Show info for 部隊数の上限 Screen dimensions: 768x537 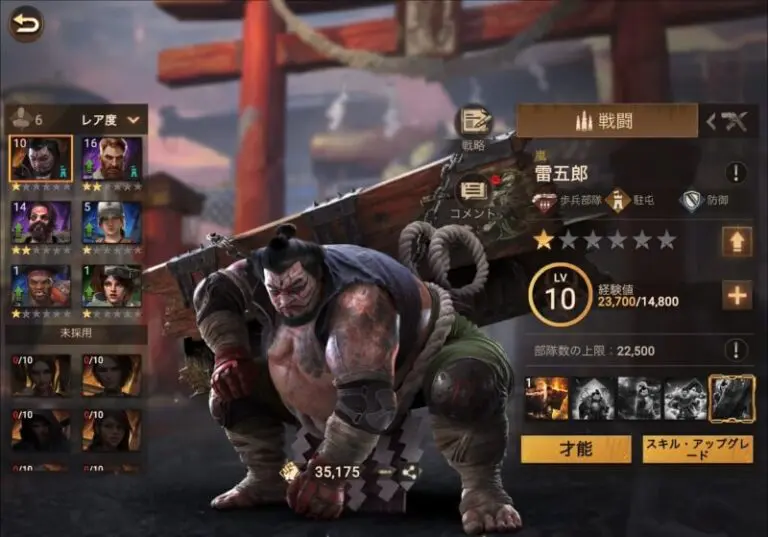[736, 350]
